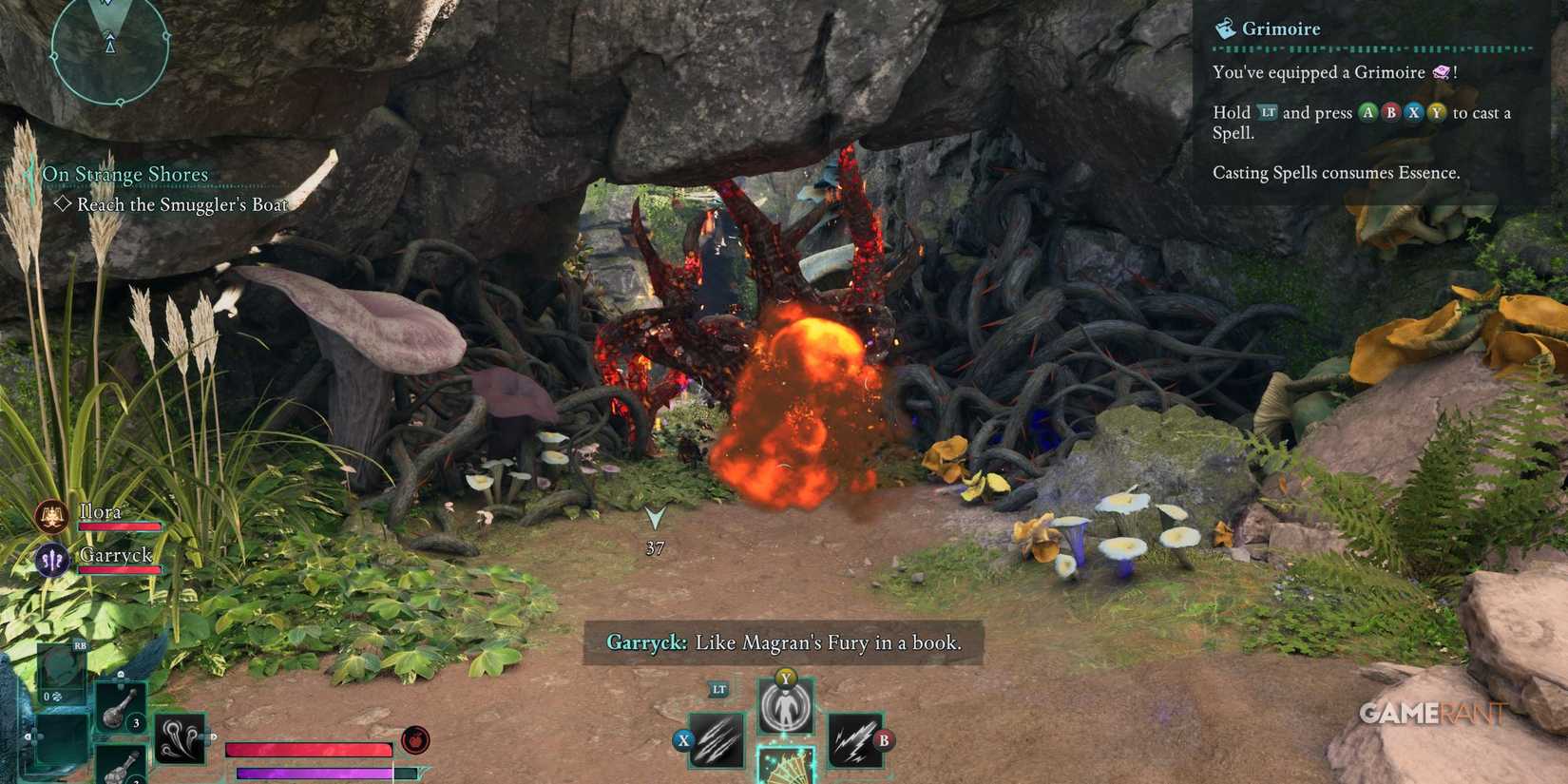Toggle the LT spell-casting mode indicator

(718, 690)
